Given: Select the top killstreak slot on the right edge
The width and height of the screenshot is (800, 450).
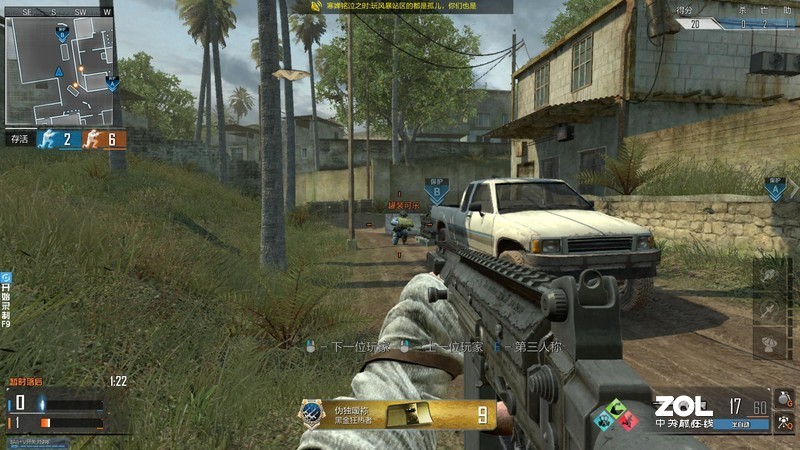Looking at the screenshot, I should pos(770,277).
